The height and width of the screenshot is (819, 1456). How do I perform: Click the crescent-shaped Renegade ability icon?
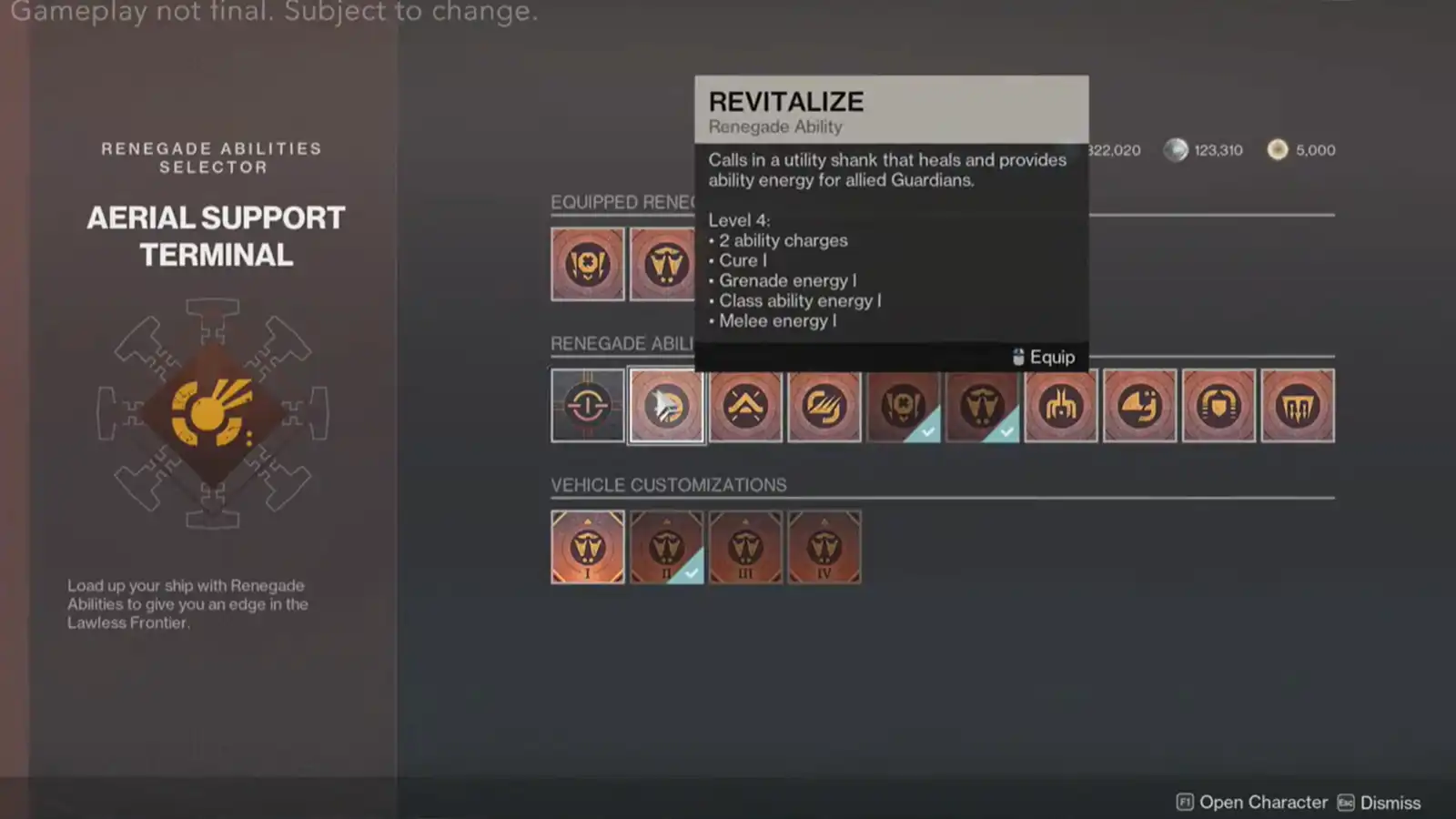1139,406
